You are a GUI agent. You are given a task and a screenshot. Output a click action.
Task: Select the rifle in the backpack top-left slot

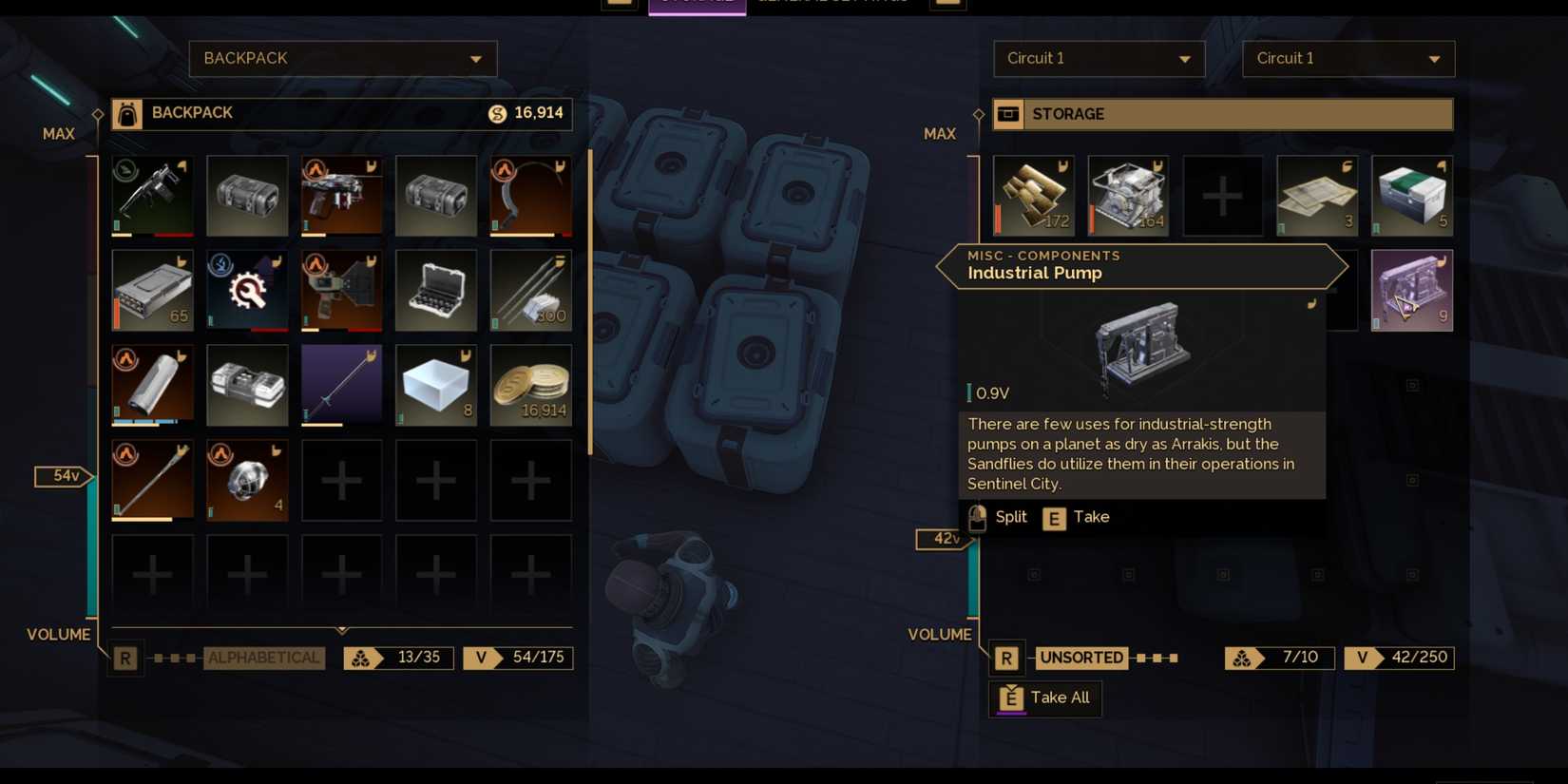click(x=152, y=195)
